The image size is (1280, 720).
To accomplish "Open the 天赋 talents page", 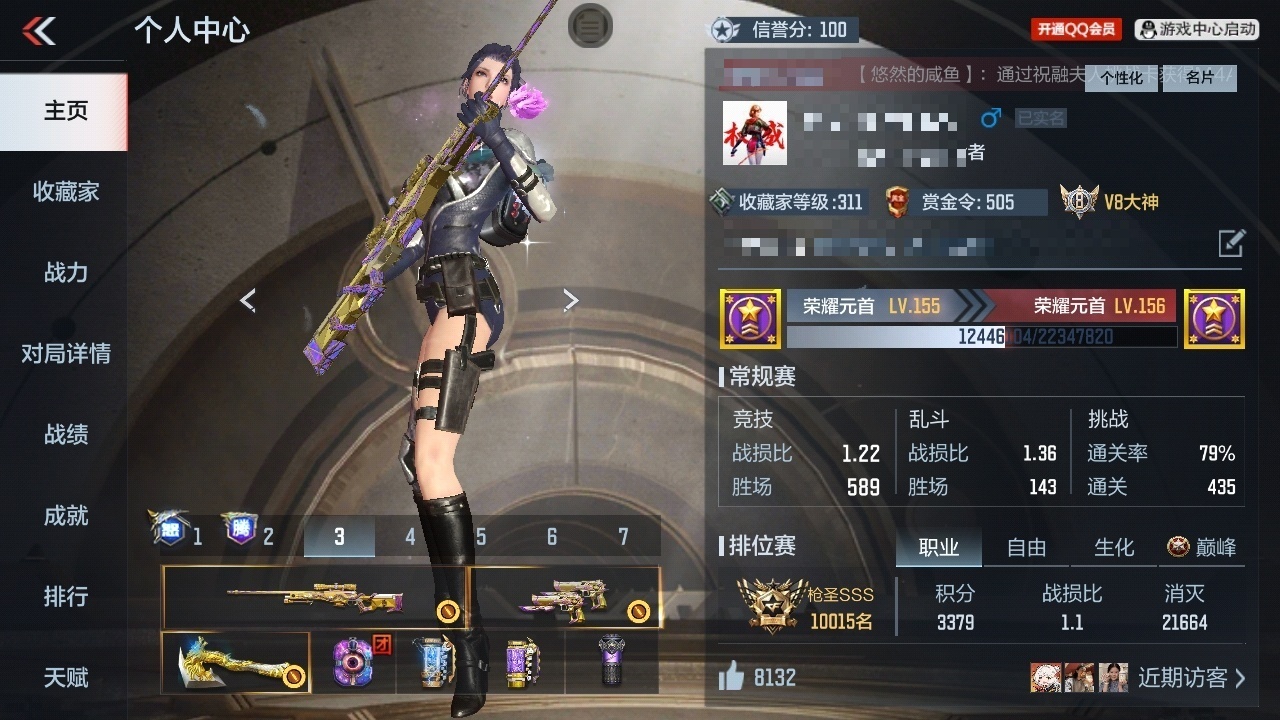I will tap(65, 678).
